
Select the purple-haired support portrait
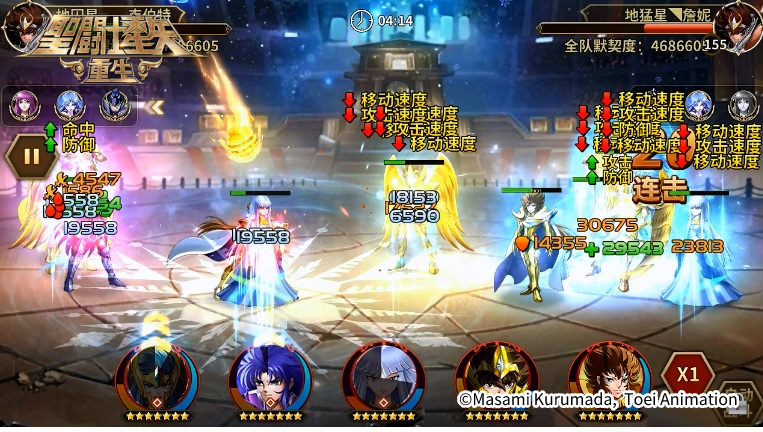coord(24,104)
